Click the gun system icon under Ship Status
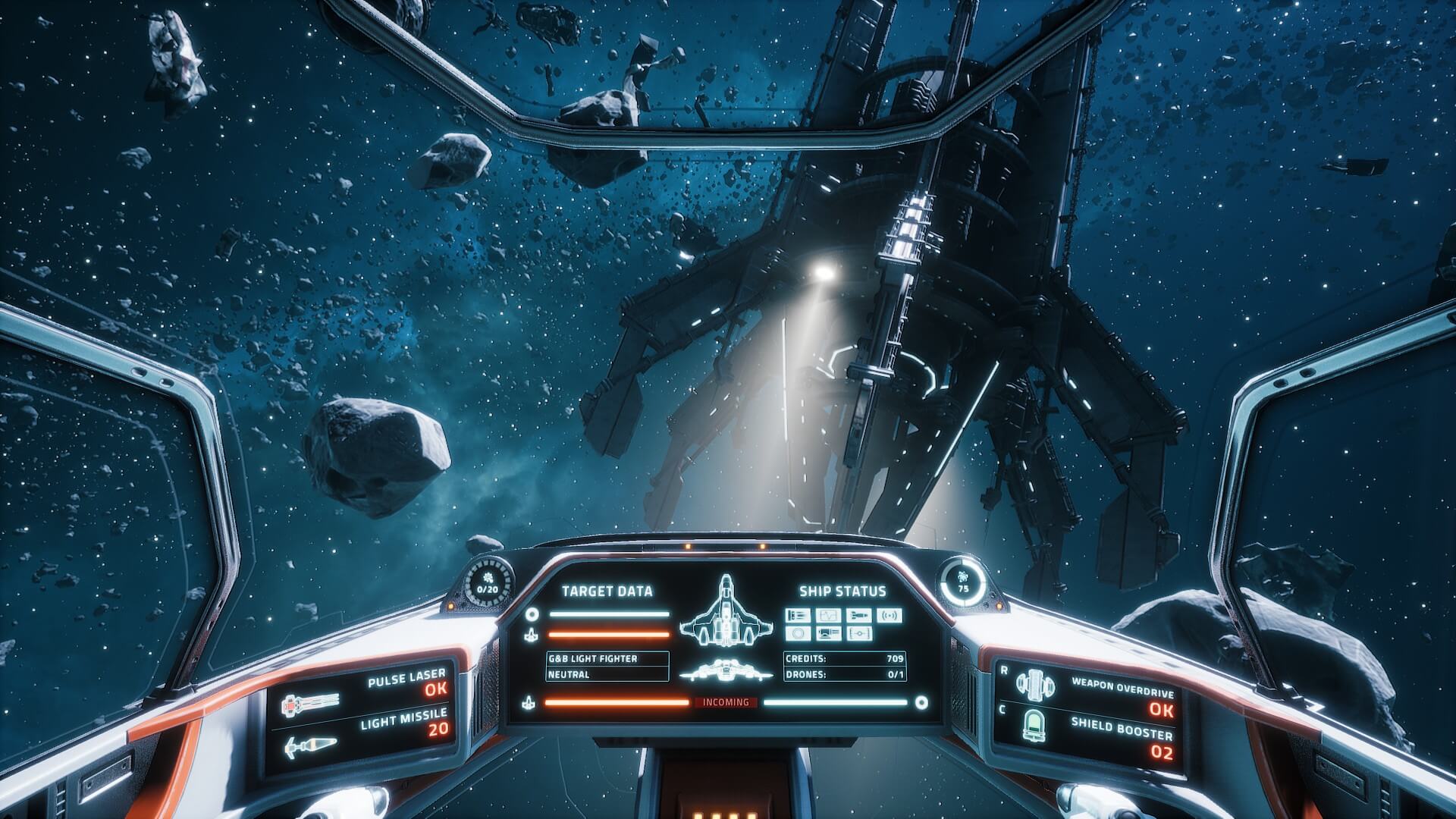This screenshot has height=819, width=1456. pos(798,615)
